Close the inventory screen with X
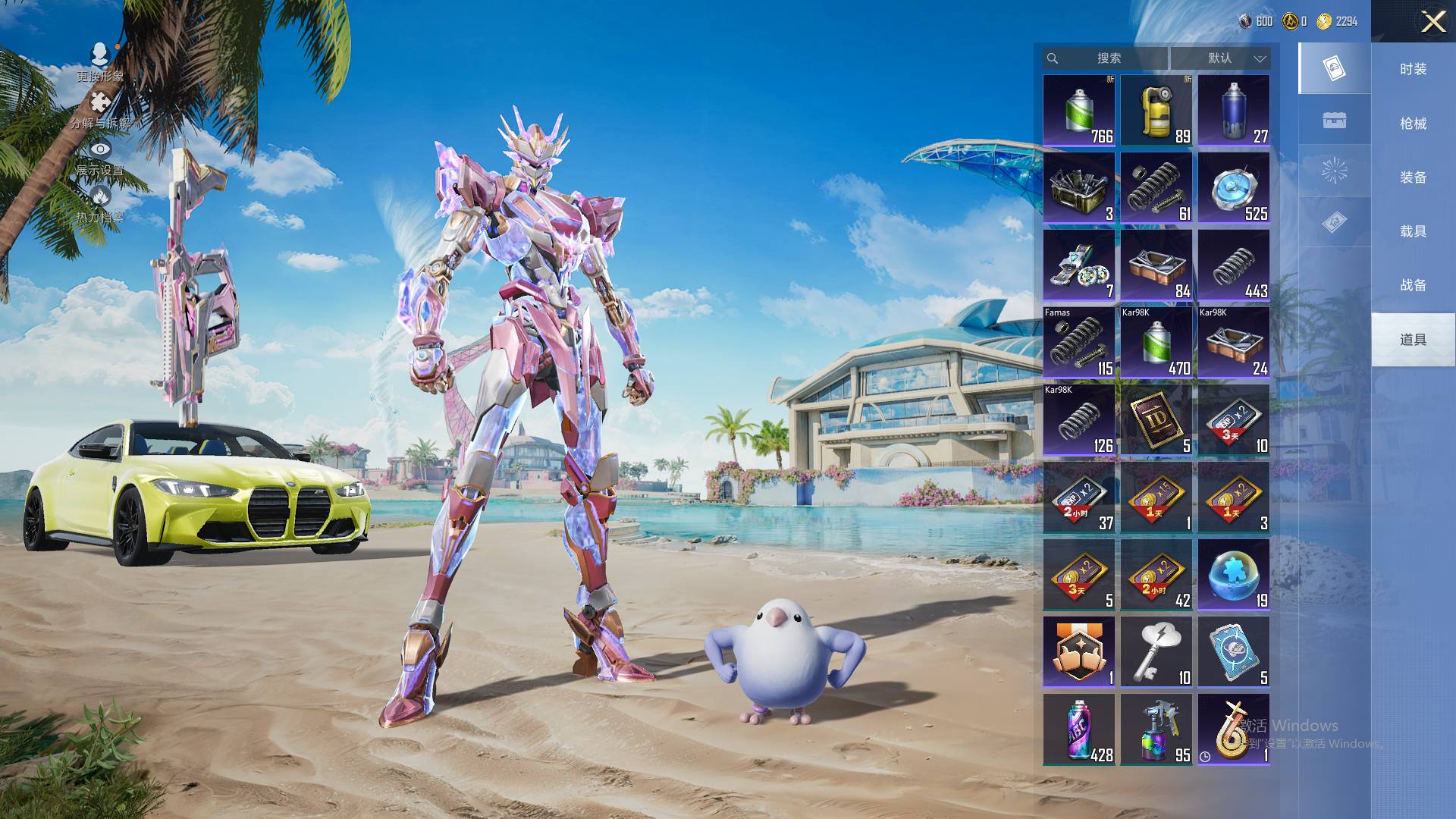This screenshot has height=819, width=1456. (x=1432, y=21)
